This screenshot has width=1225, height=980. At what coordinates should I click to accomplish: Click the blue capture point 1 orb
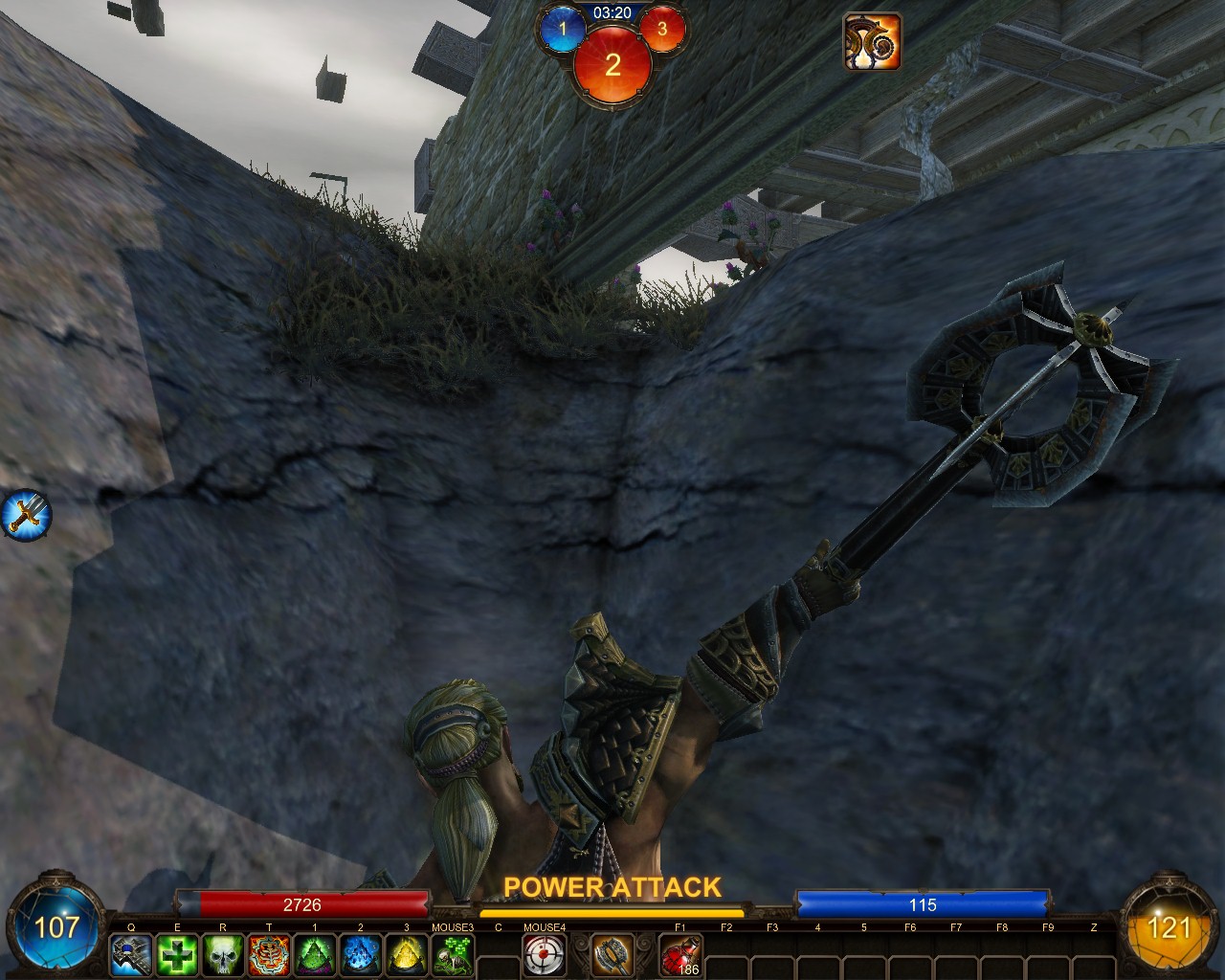(563, 29)
